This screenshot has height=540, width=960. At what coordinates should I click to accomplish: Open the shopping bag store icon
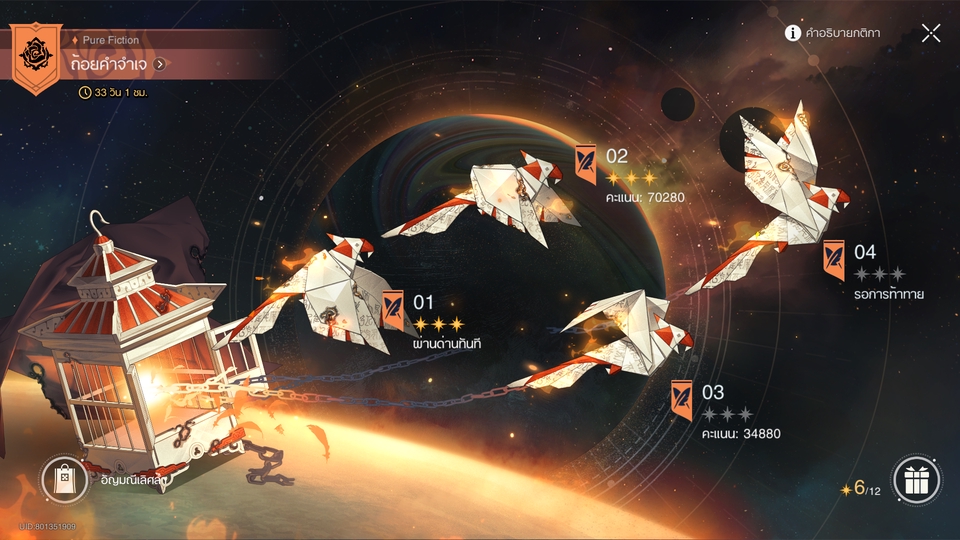[64, 479]
